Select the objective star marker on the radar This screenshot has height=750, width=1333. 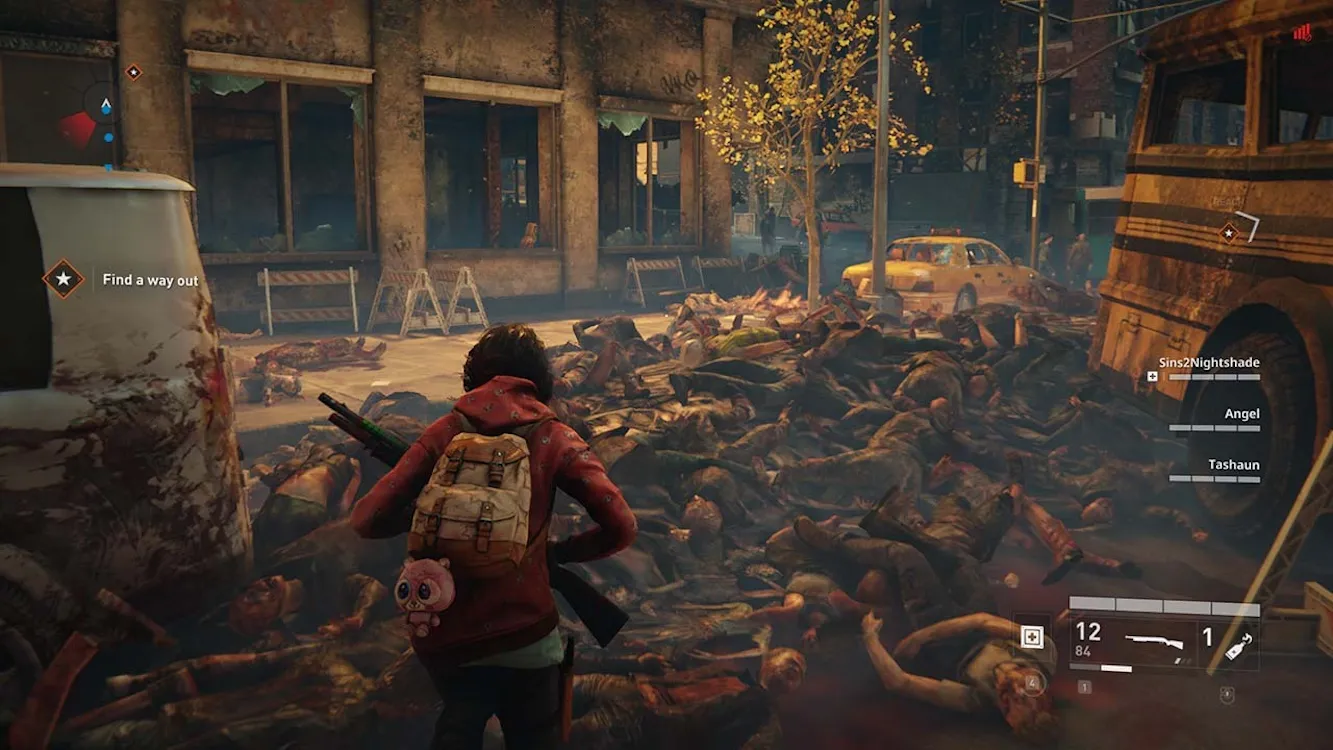(x=133, y=72)
